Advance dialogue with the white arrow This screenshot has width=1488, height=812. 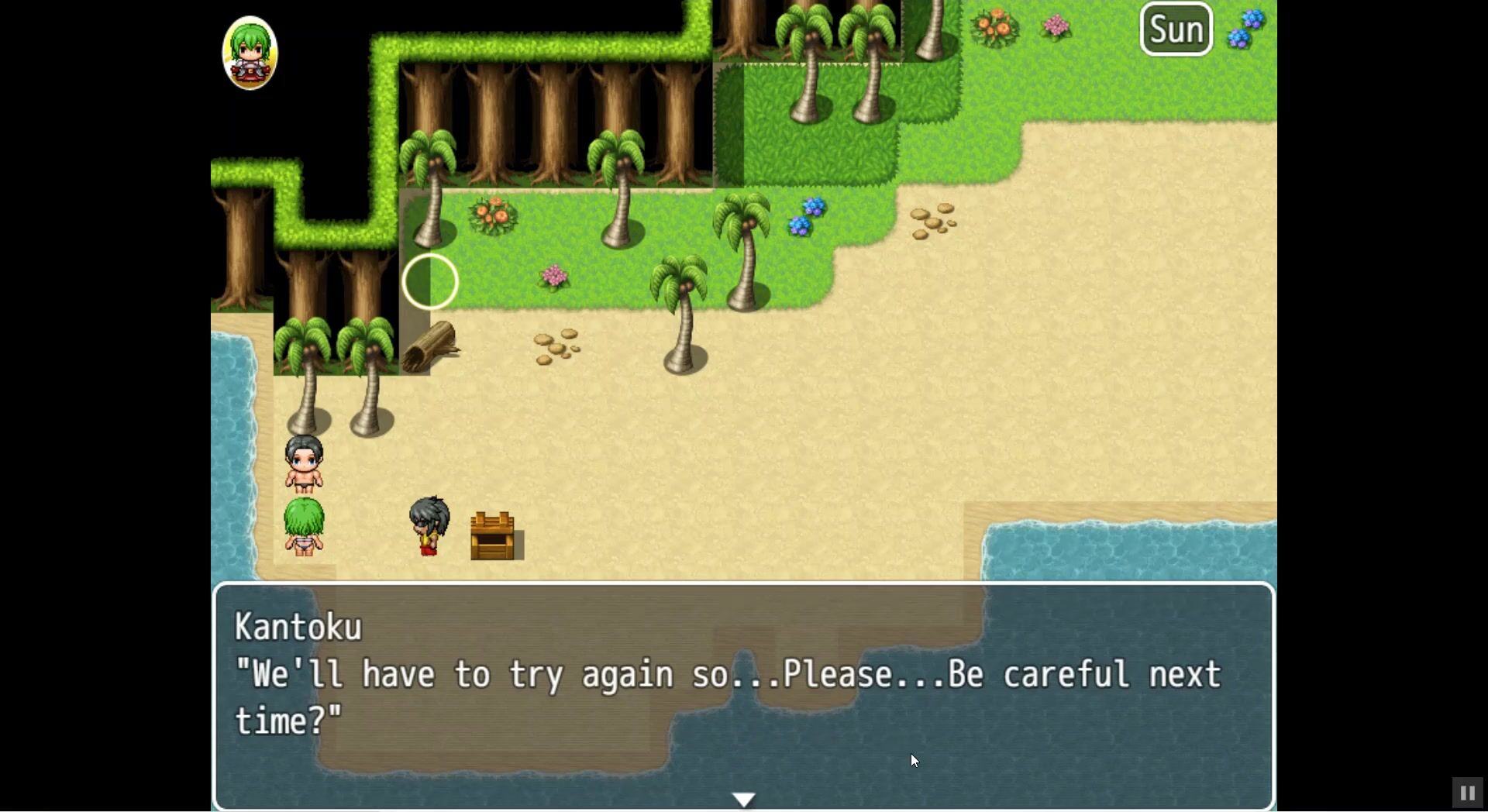743,799
